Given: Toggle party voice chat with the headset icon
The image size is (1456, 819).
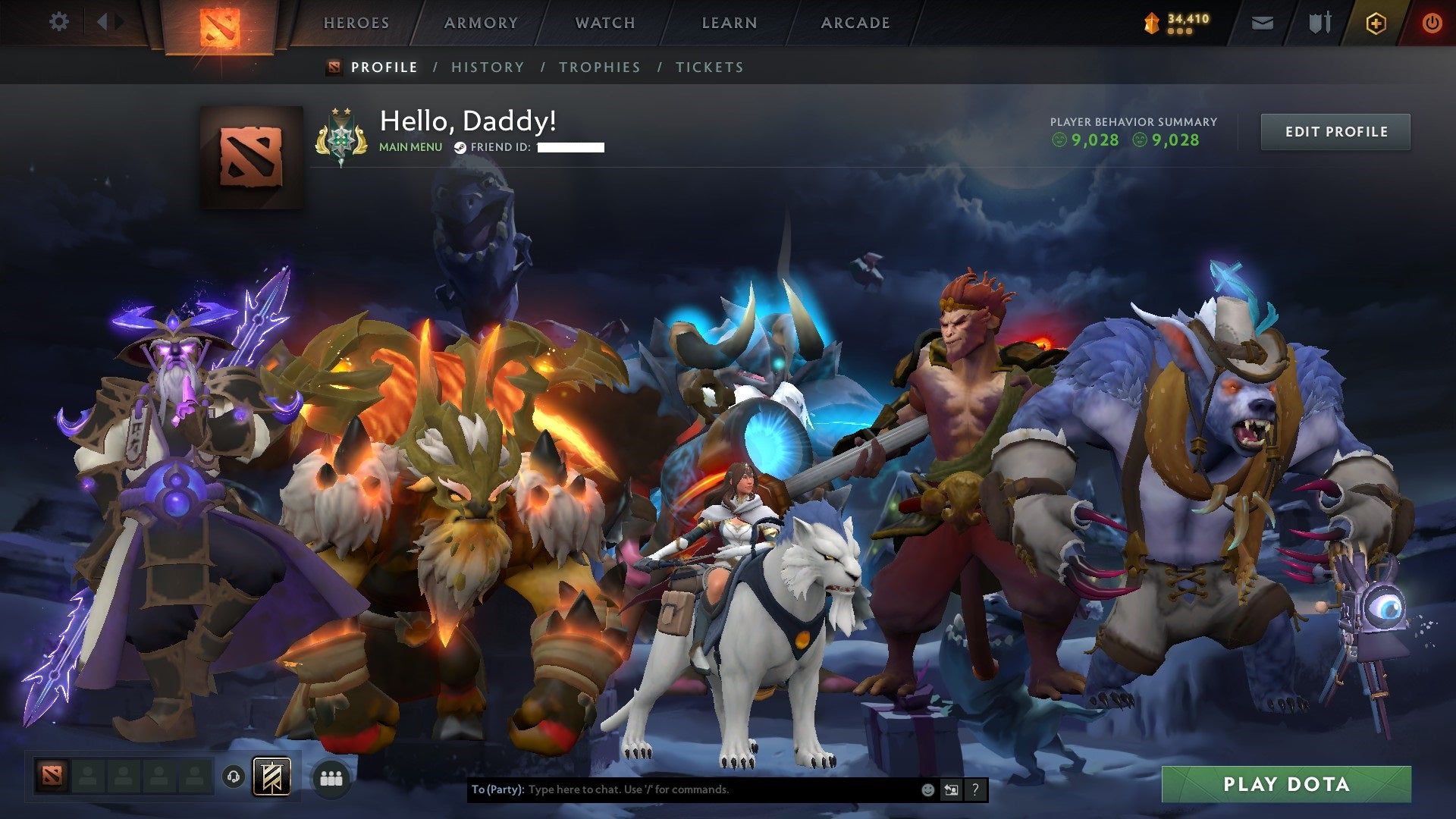Looking at the screenshot, I should (x=234, y=777).
